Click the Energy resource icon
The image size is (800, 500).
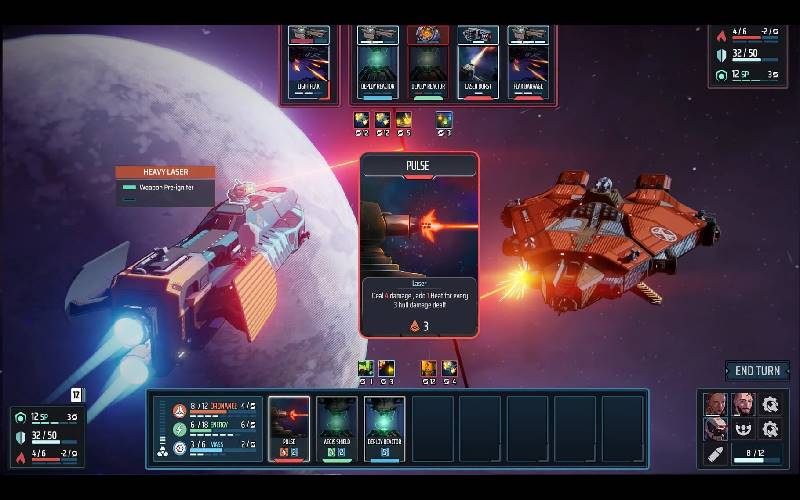tap(180, 427)
